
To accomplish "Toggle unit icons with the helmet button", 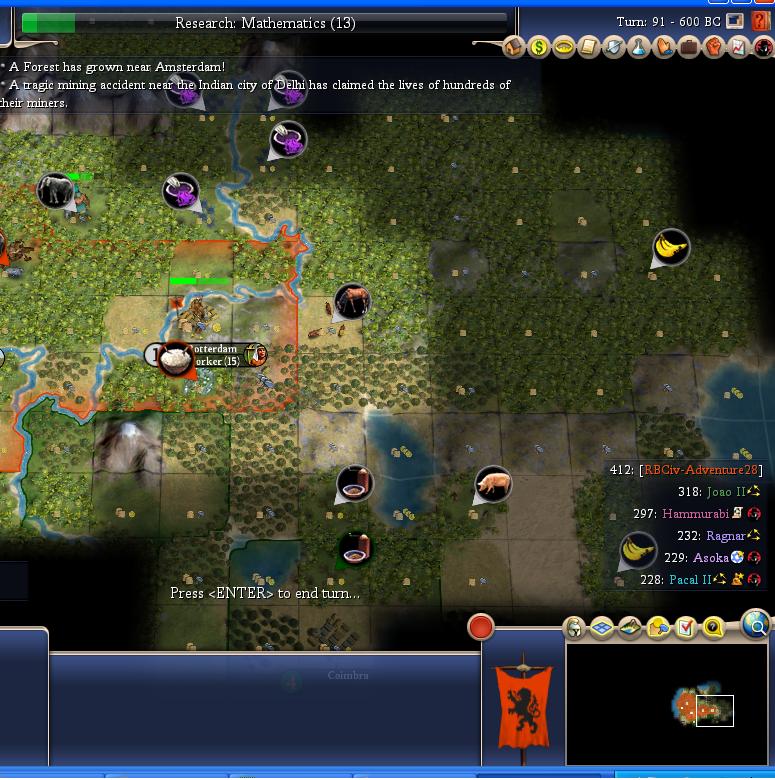I will point(575,628).
